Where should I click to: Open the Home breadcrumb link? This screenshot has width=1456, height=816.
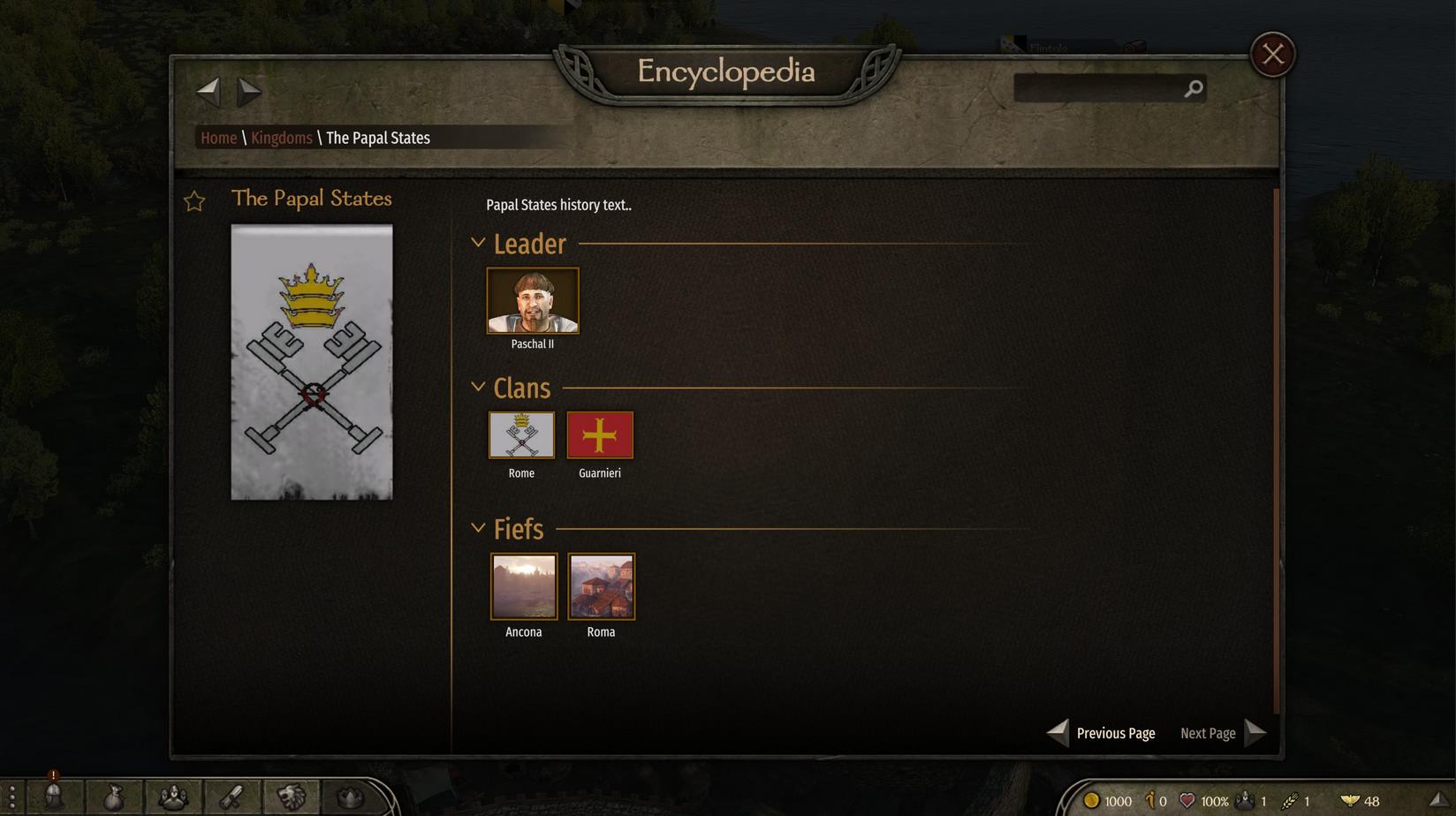(218, 138)
